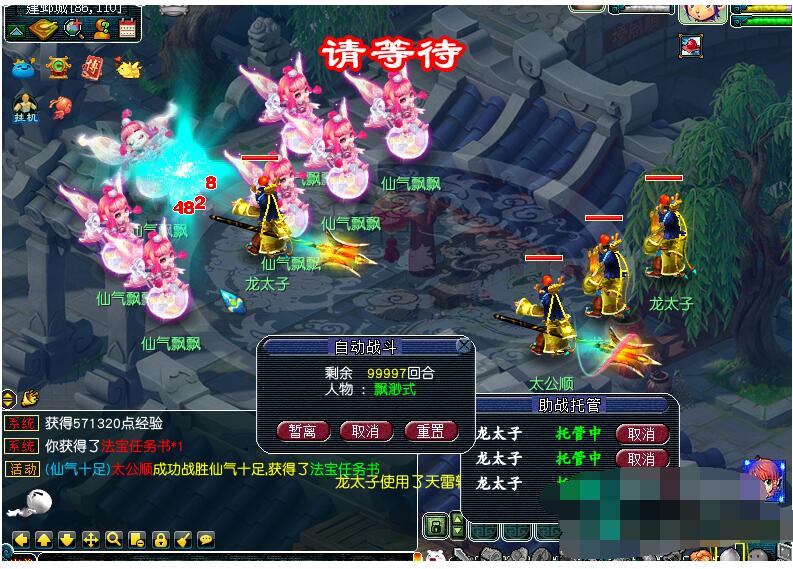Image resolution: width=793 pixels, height=569 pixels.
Task: Click the 暂离 button
Action: (x=301, y=432)
